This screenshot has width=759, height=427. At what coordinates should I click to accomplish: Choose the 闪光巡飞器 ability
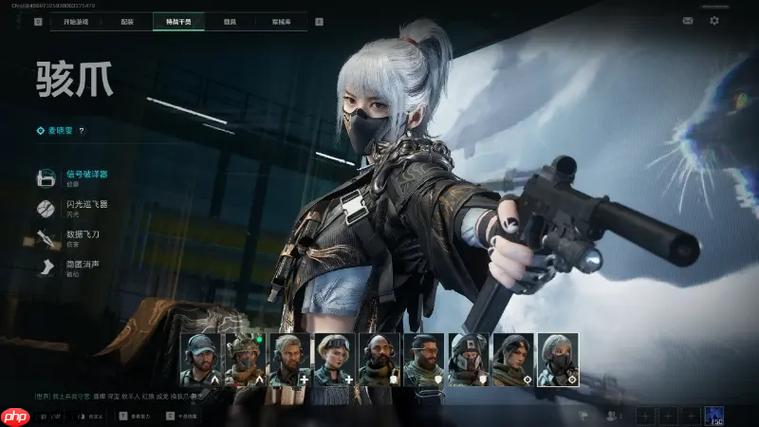(87, 207)
